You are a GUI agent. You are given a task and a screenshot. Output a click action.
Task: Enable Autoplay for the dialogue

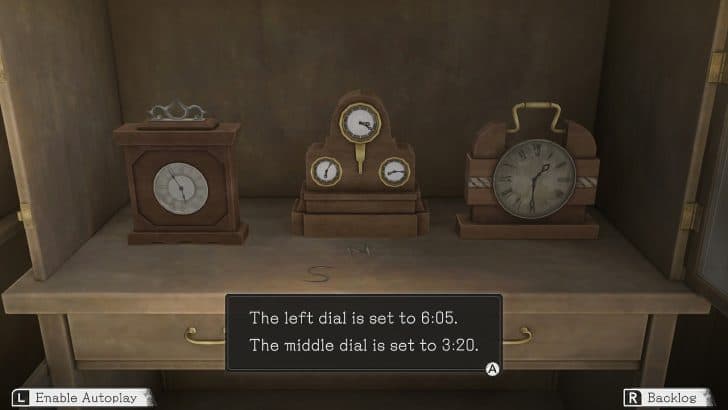click(x=78, y=398)
